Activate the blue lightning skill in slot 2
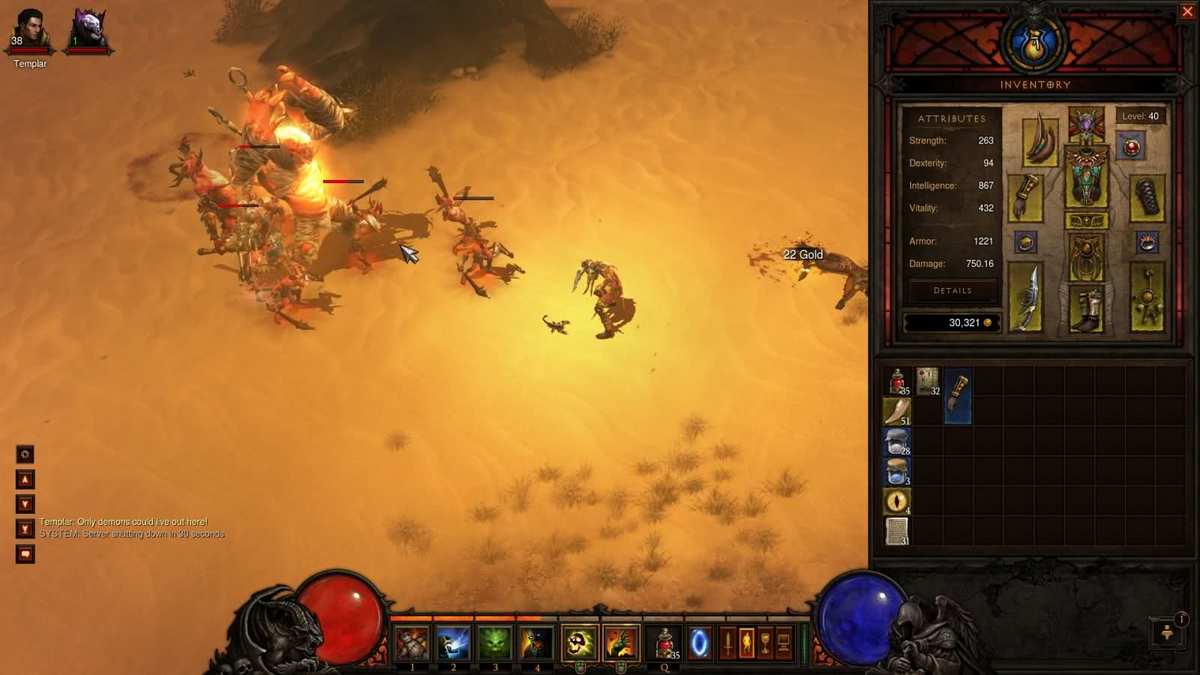1200x675 pixels. (x=453, y=643)
